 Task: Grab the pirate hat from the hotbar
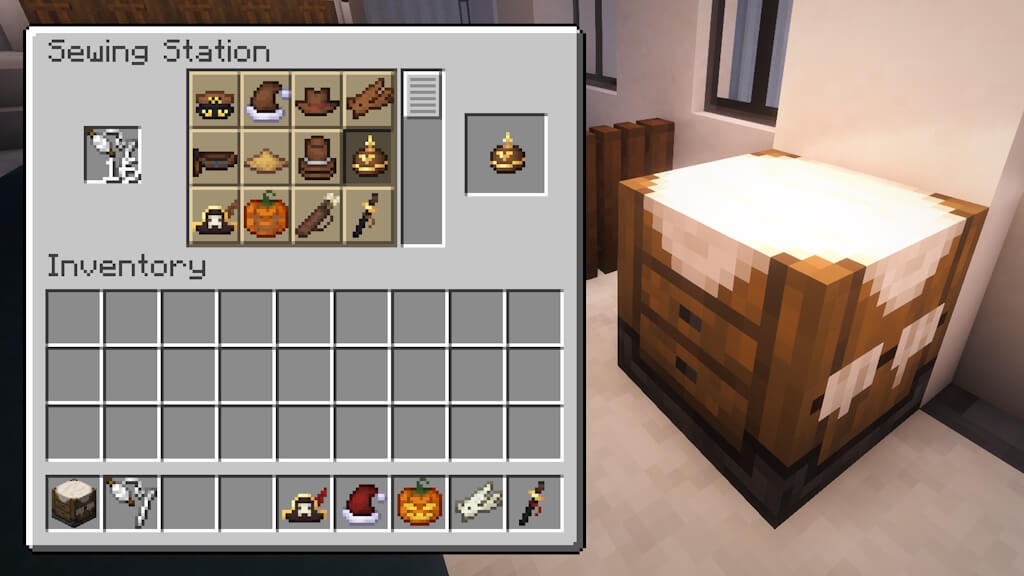[x=305, y=503]
